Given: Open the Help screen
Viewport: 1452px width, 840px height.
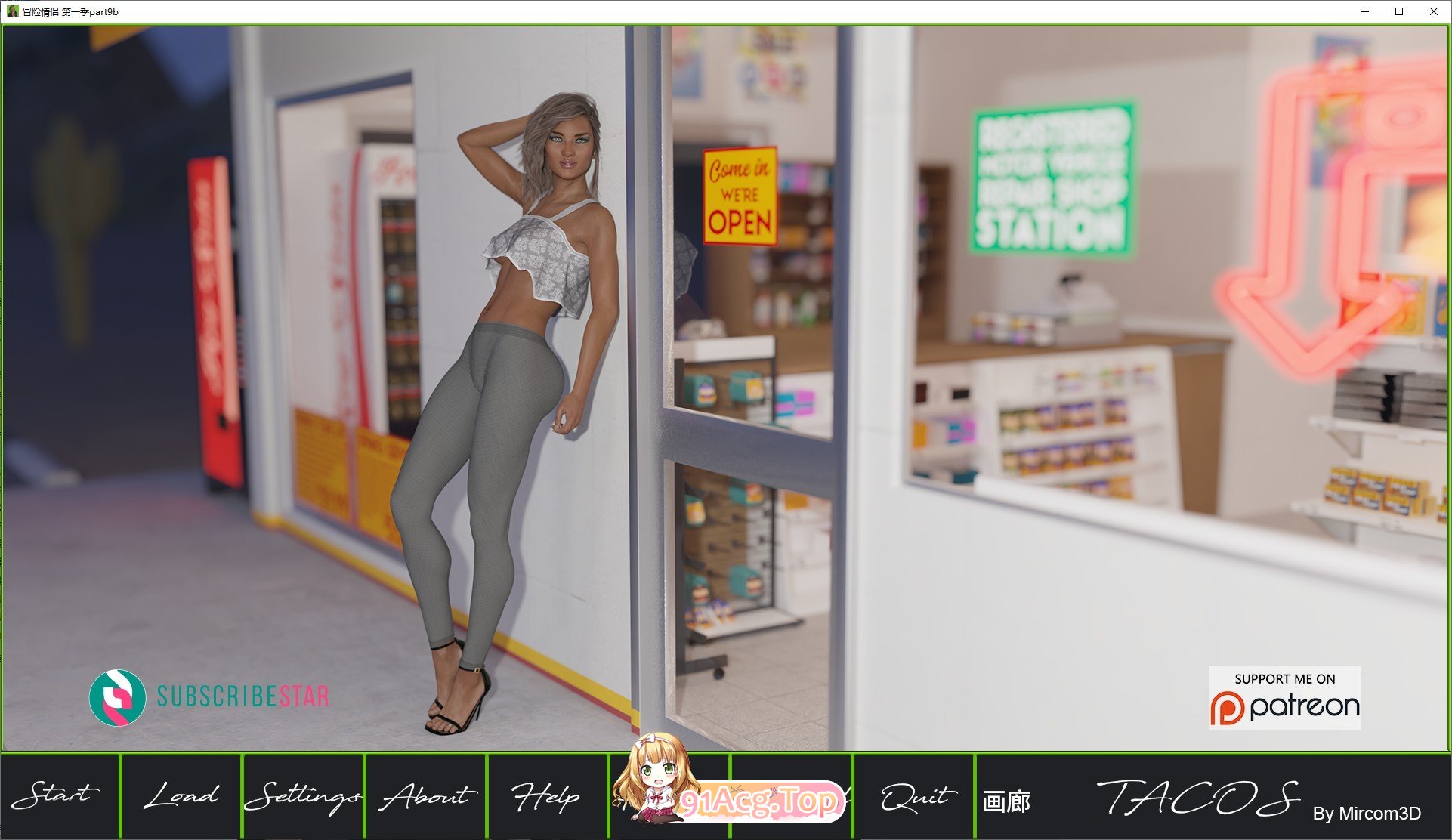Looking at the screenshot, I should tap(545, 796).
